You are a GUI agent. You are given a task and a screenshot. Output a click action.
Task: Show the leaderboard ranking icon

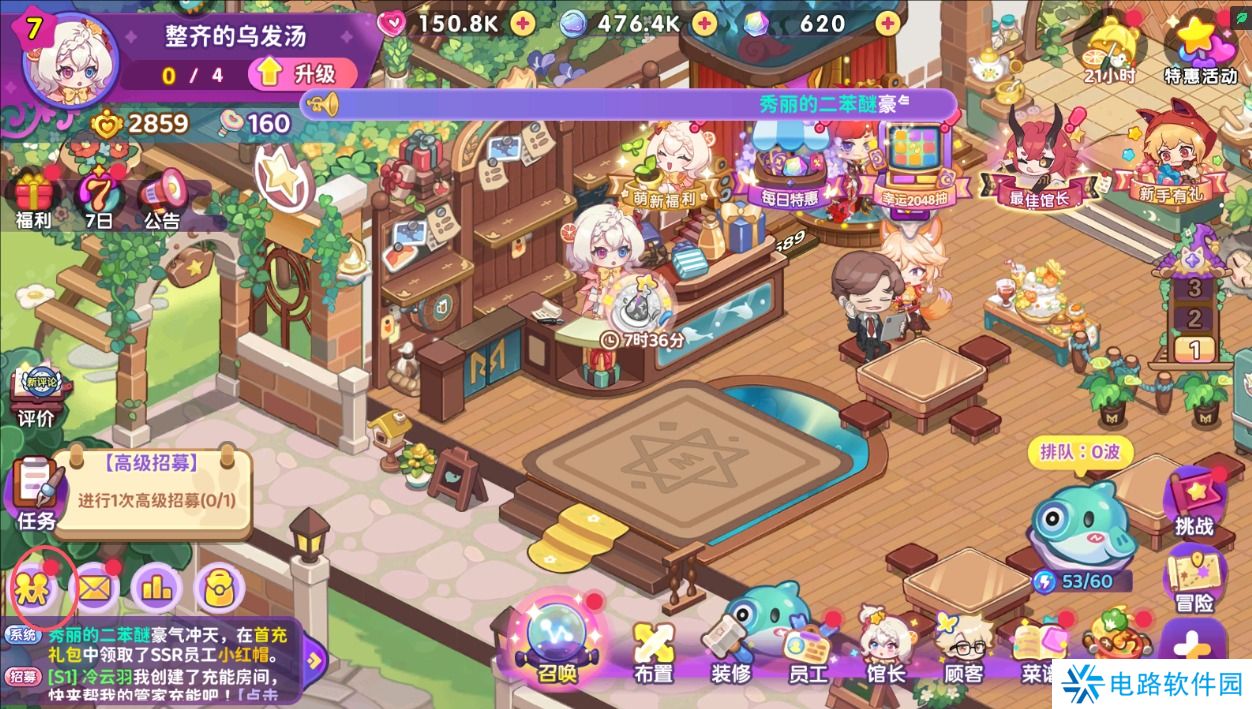[157, 588]
